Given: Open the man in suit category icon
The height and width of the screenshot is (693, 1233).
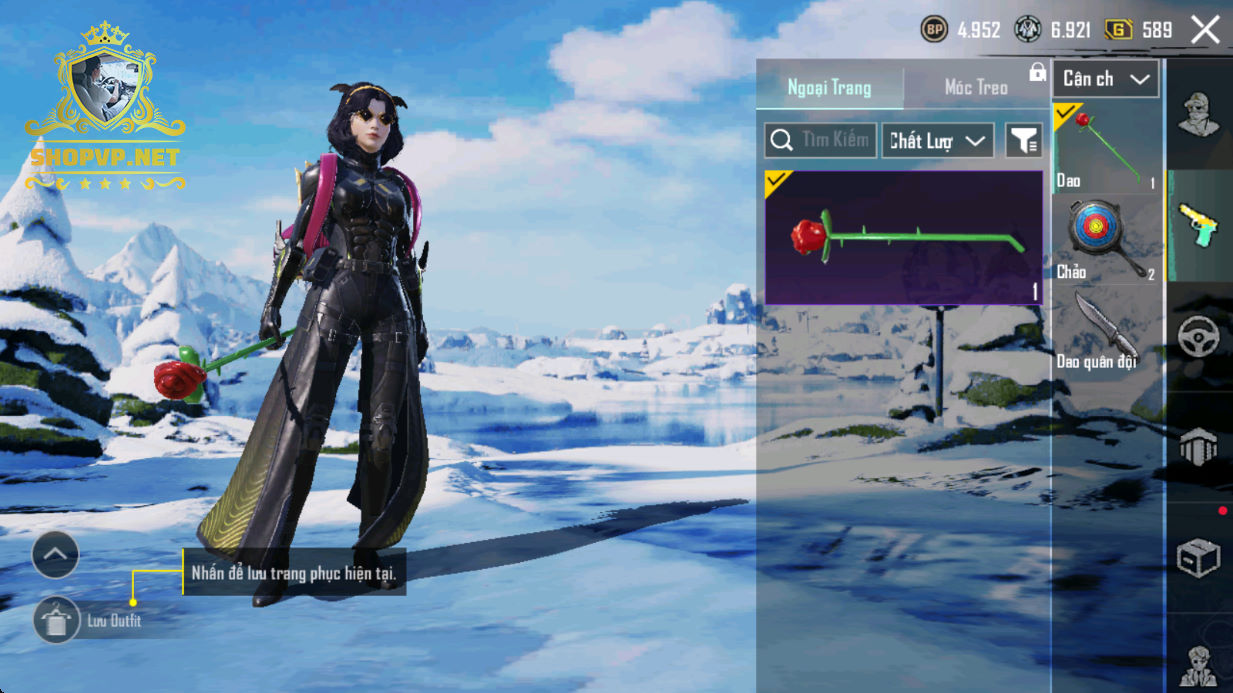Looking at the screenshot, I should 1198,663.
